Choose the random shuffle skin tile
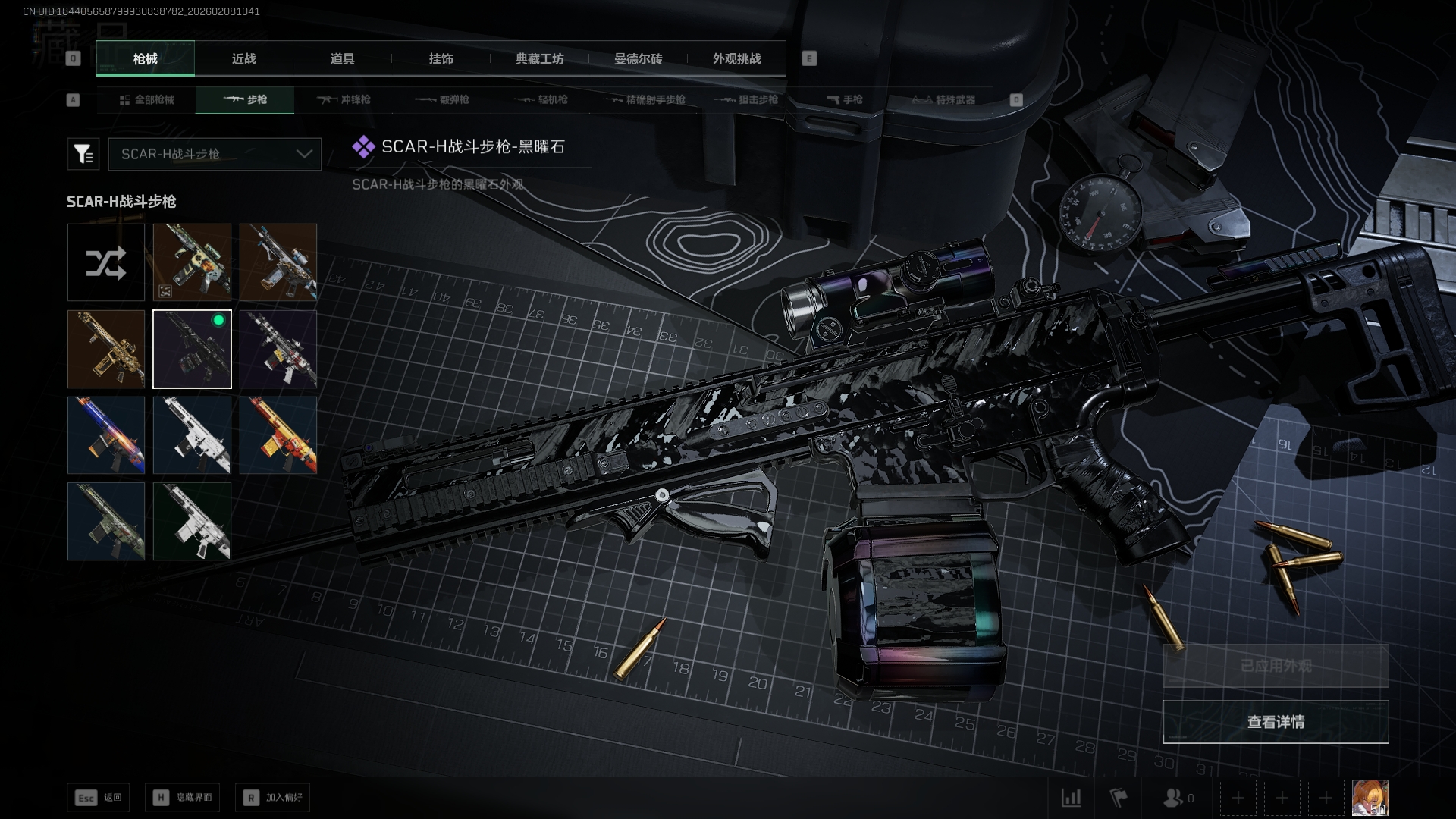 105,262
